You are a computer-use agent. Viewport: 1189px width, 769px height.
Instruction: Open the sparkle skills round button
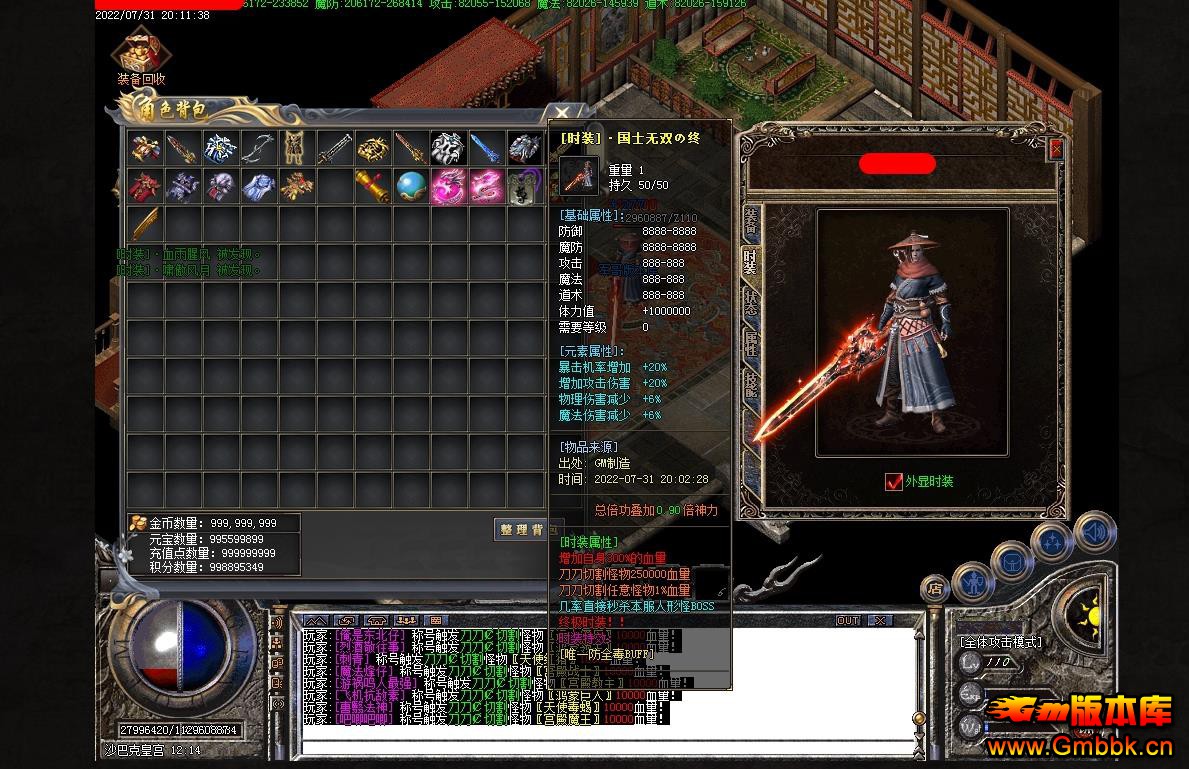(1052, 543)
